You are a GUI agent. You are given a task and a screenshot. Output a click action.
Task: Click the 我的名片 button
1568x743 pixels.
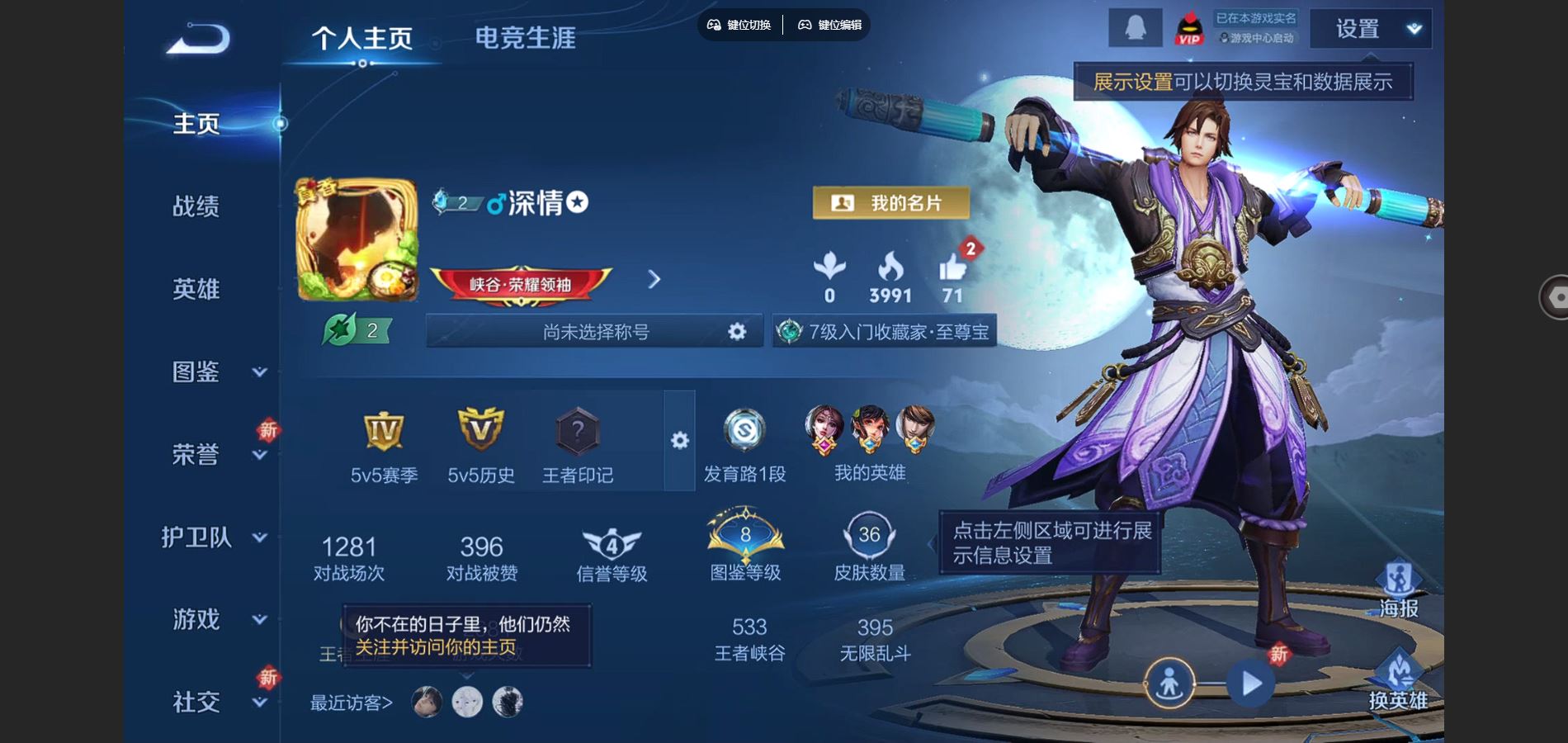tap(890, 202)
